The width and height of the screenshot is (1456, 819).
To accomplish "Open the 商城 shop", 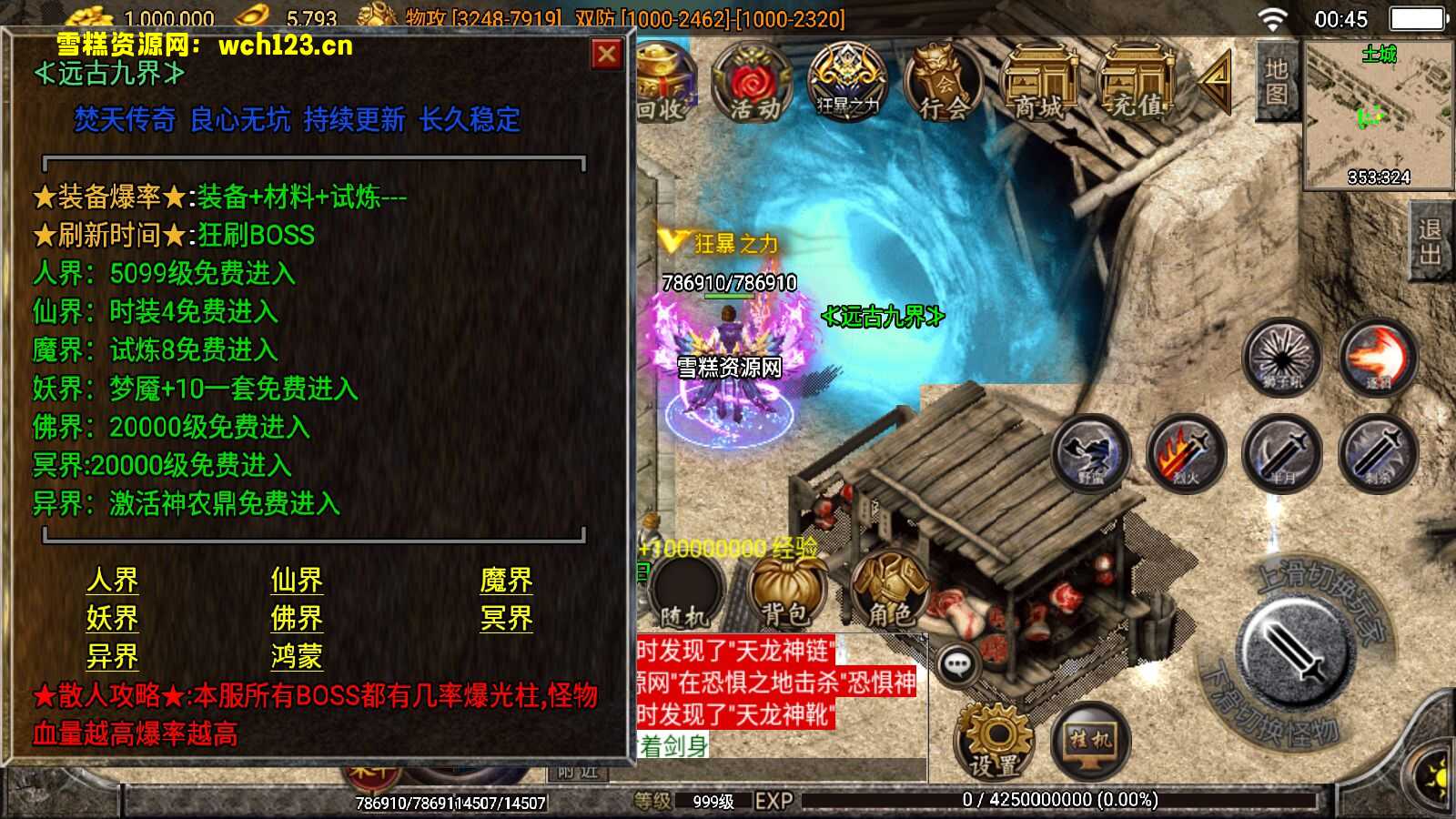I will click(1039, 84).
